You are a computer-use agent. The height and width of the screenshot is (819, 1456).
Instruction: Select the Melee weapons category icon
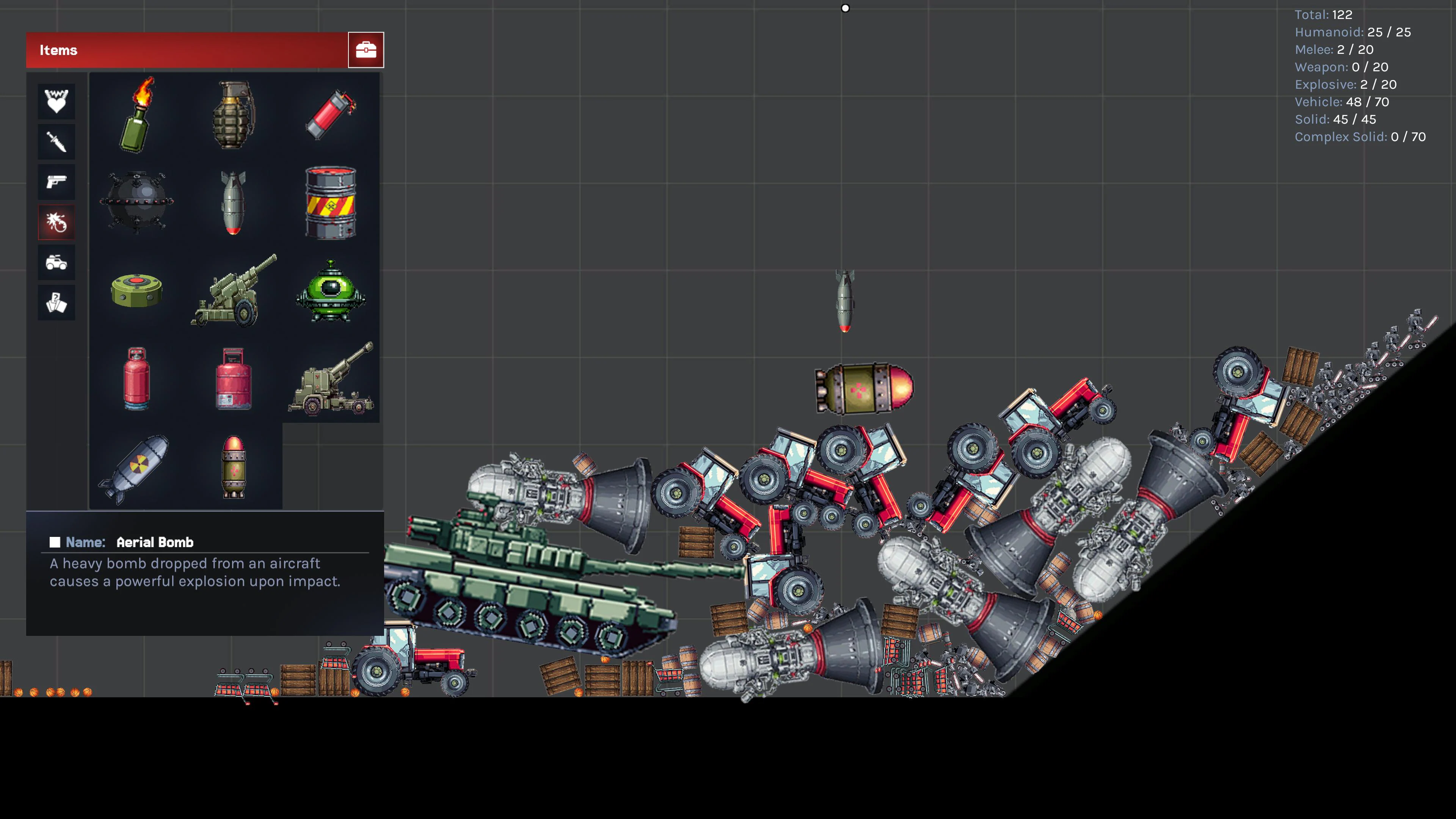coord(56,141)
